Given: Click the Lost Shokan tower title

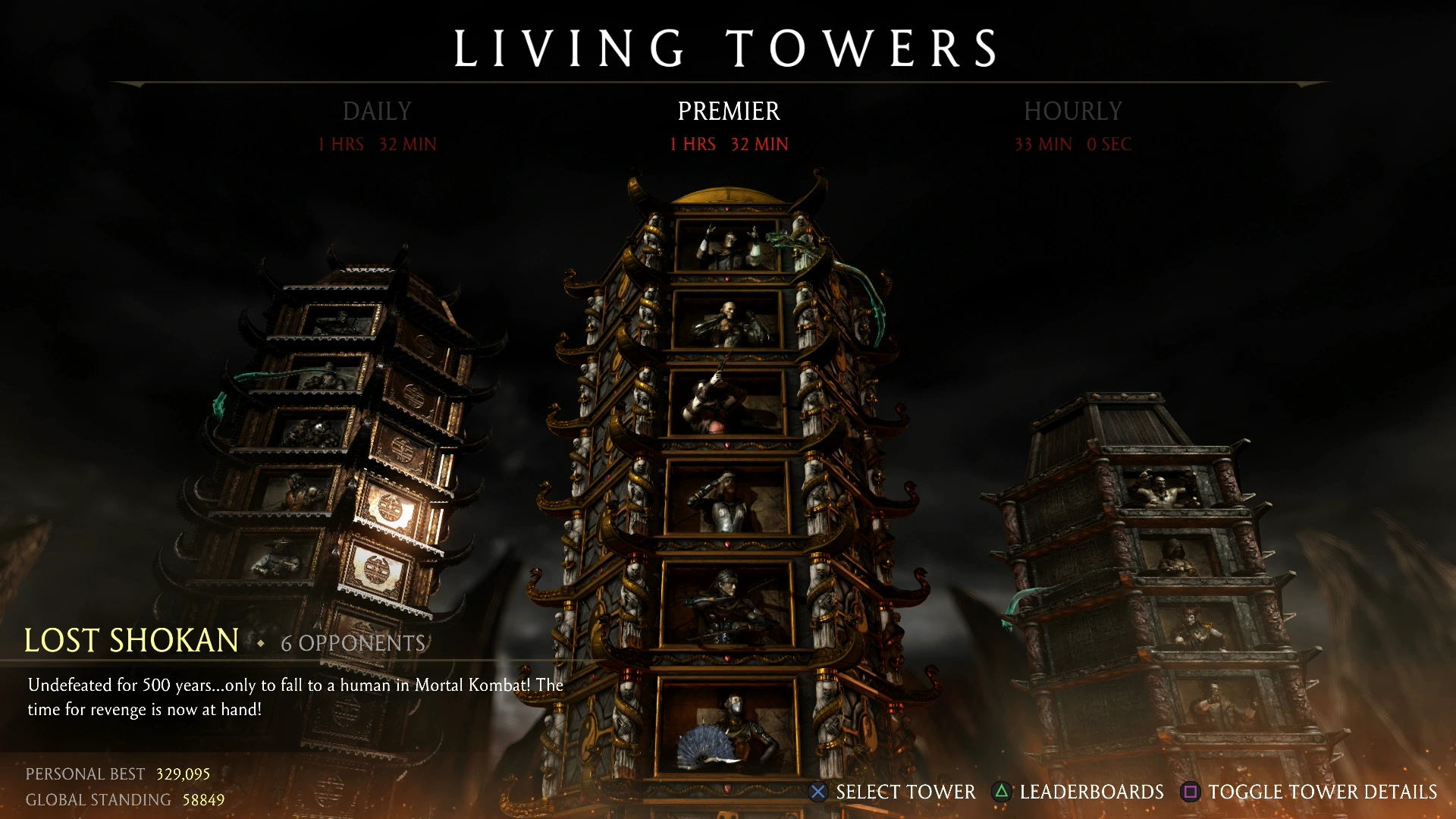Looking at the screenshot, I should click(130, 641).
